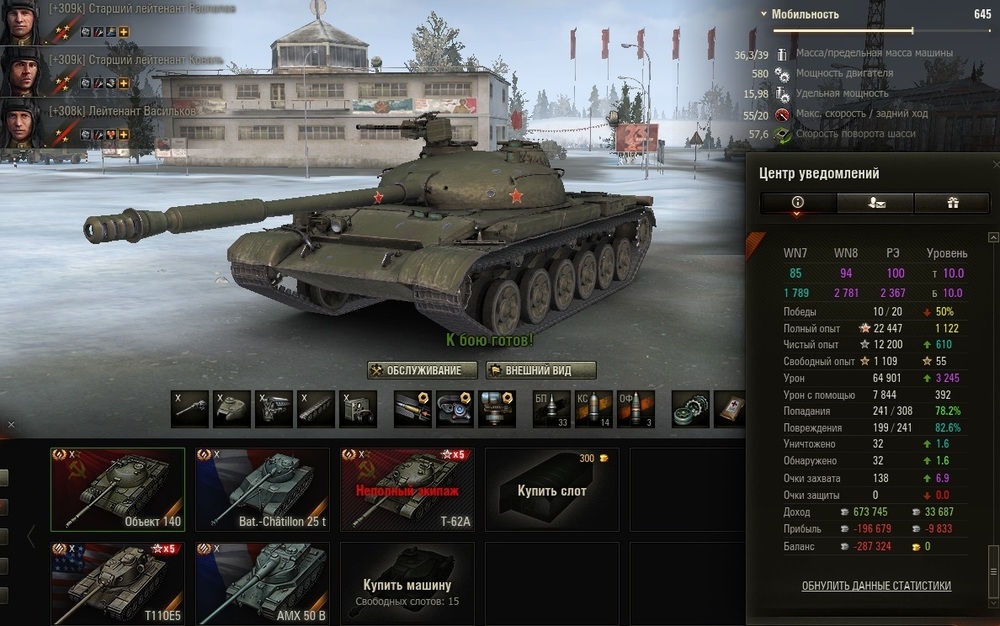Switch to the info tab in notification center

(x=798, y=203)
